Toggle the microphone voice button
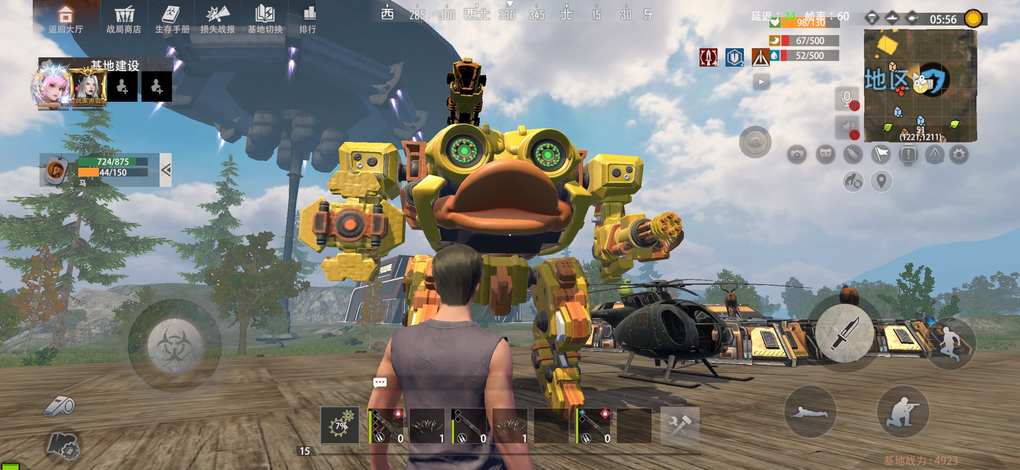The height and width of the screenshot is (470, 1020). click(x=847, y=100)
